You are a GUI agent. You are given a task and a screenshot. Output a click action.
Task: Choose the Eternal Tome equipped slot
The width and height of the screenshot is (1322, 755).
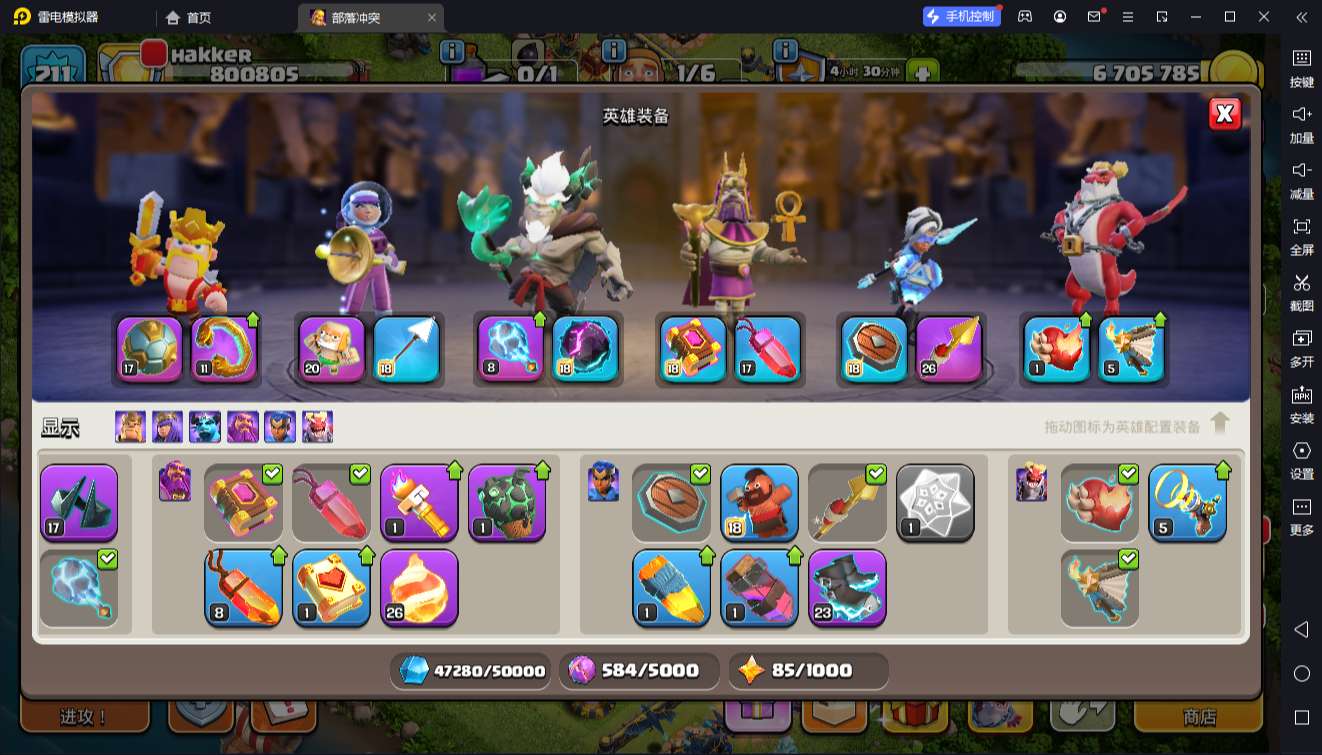pos(693,350)
